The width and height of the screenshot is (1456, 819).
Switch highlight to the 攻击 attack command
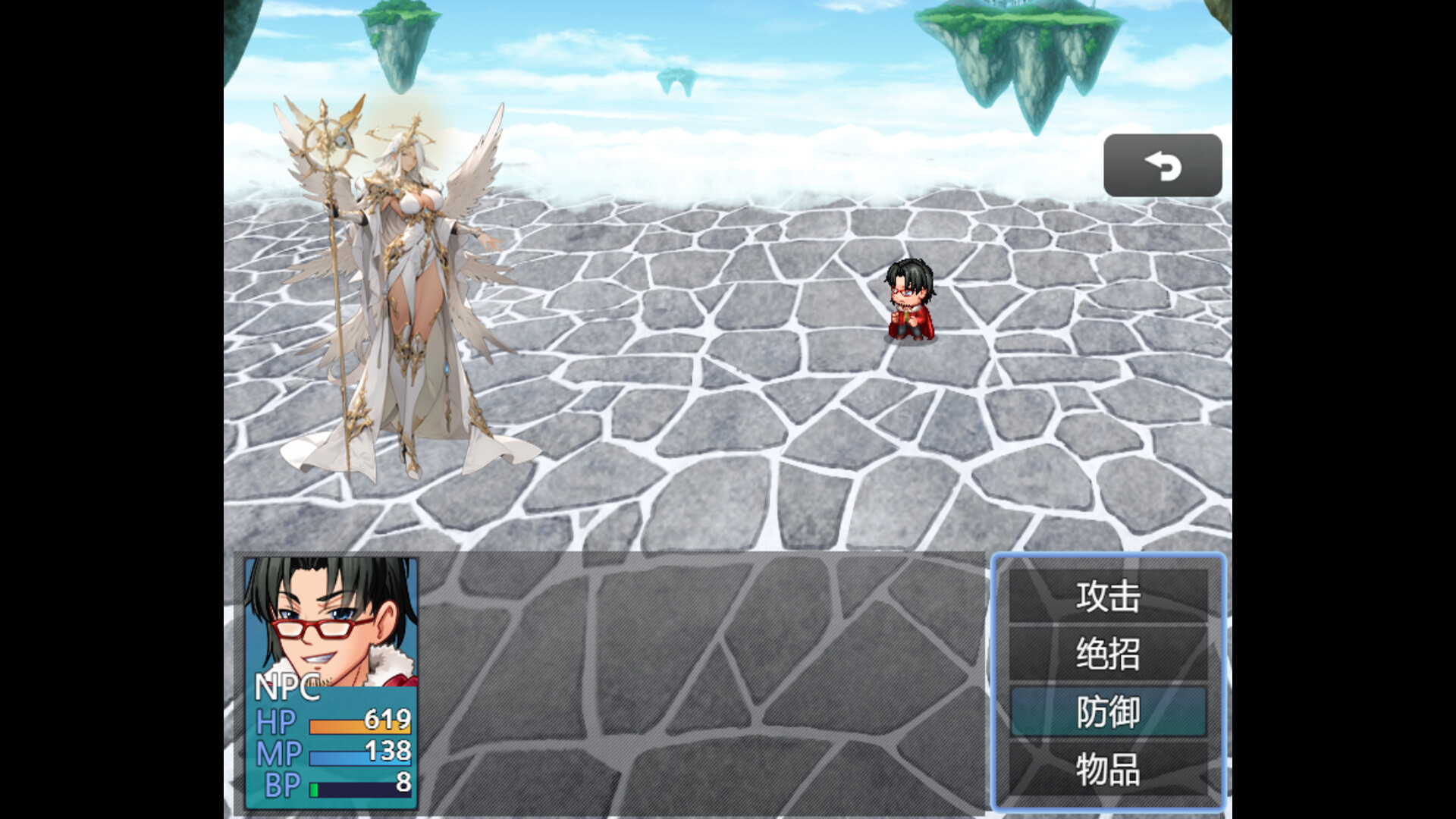tap(1107, 596)
